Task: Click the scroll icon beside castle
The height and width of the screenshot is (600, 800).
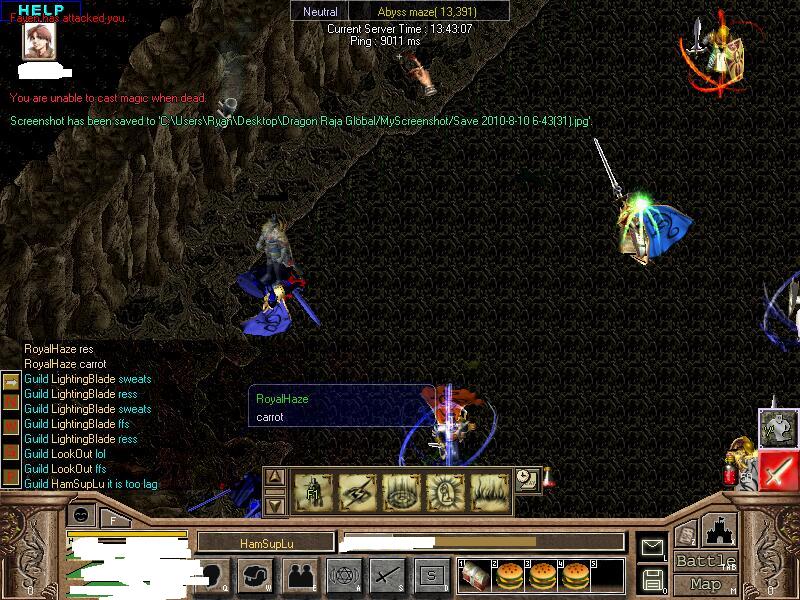Action: coord(685,533)
